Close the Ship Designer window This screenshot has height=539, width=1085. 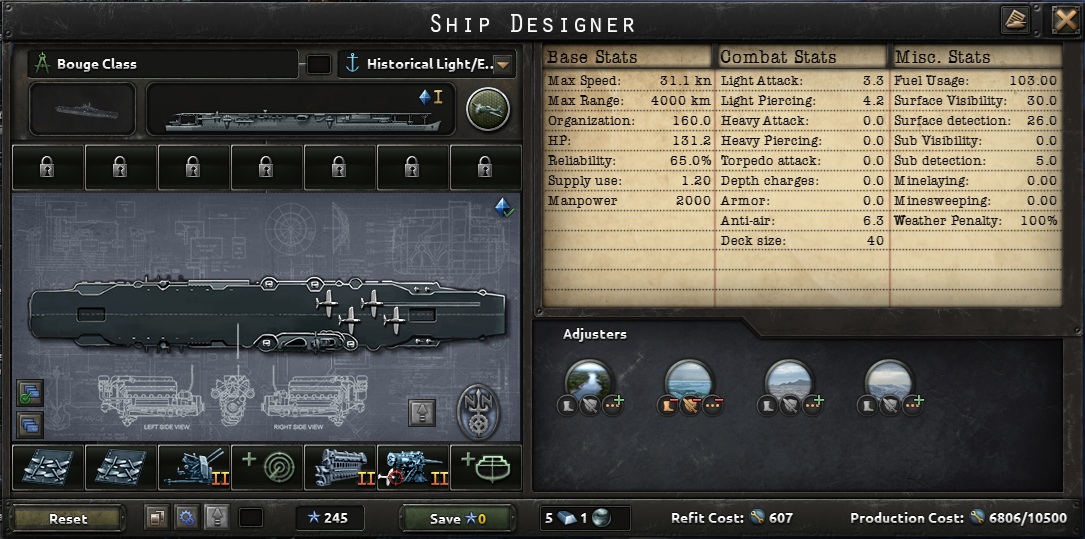pos(1065,20)
